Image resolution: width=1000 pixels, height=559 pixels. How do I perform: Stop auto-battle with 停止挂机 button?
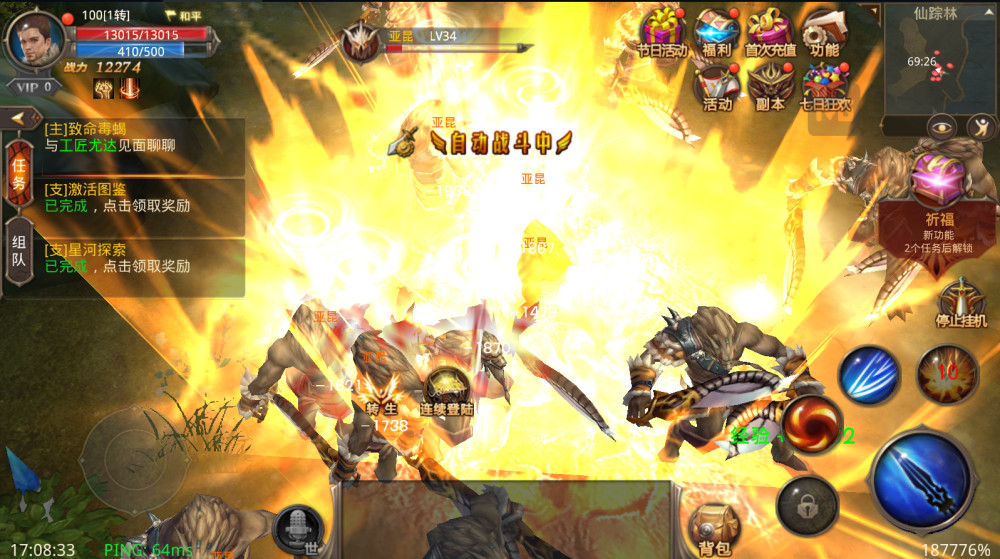961,303
